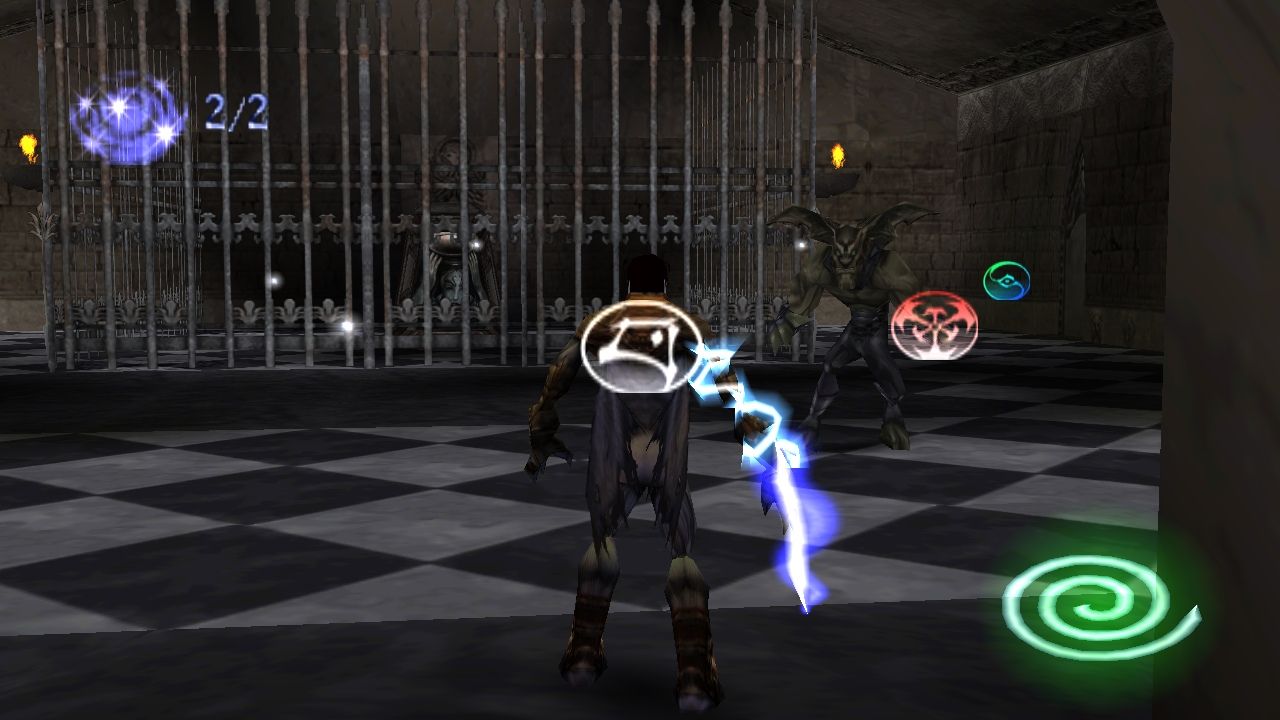Click Raziel, the player character
The height and width of the screenshot is (720, 1280).
[x=640, y=470]
